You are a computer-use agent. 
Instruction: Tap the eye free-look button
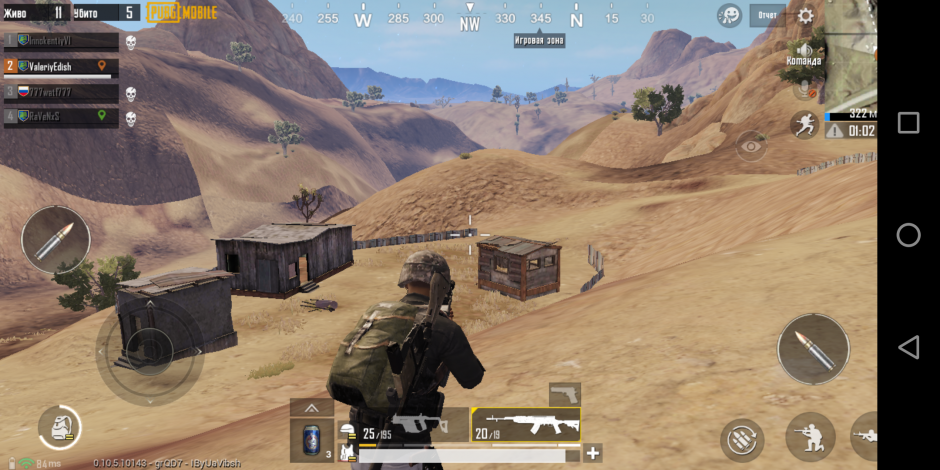[x=751, y=146]
